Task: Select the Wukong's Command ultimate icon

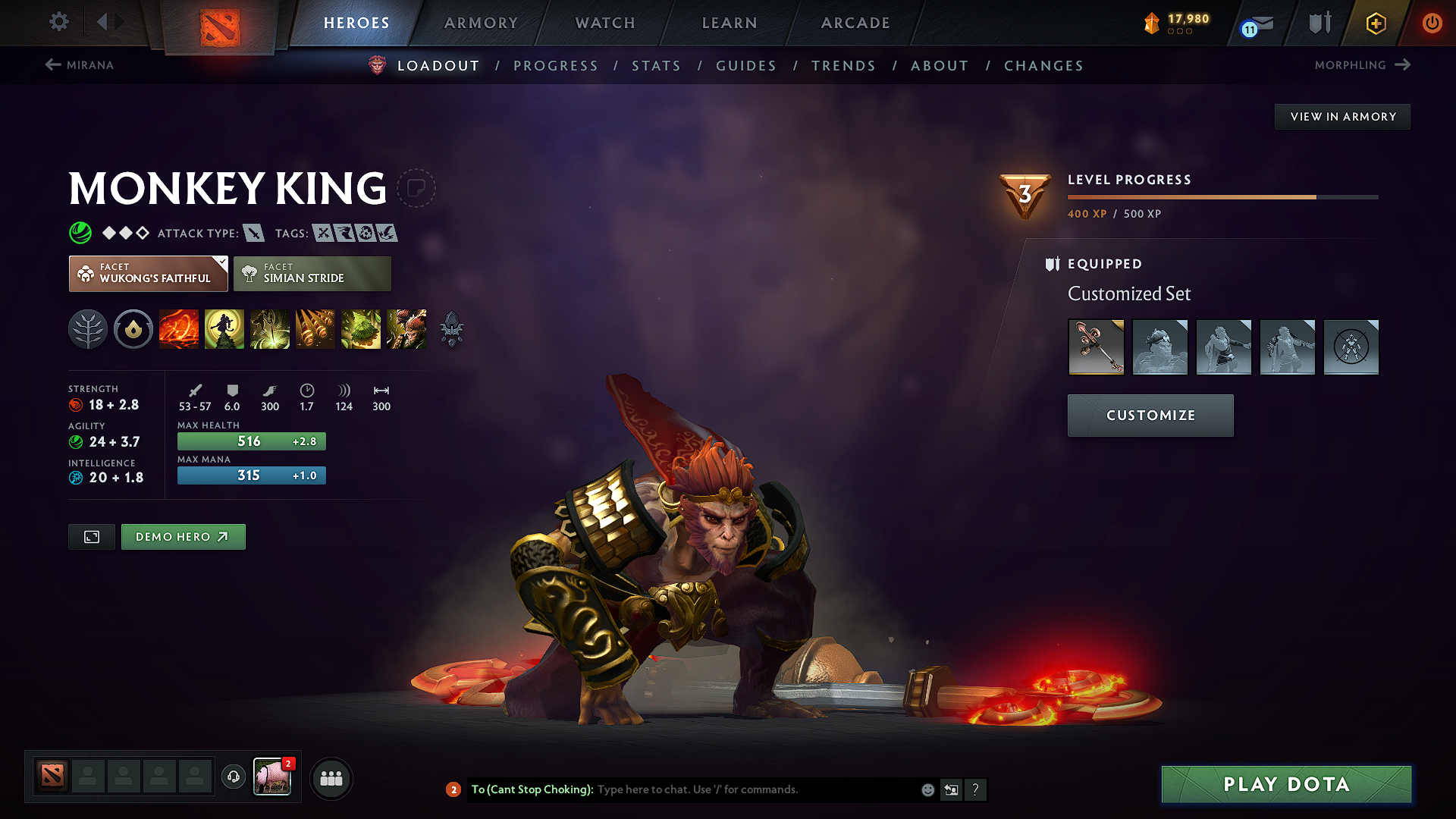Action: pyautogui.click(x=406, y=329)
